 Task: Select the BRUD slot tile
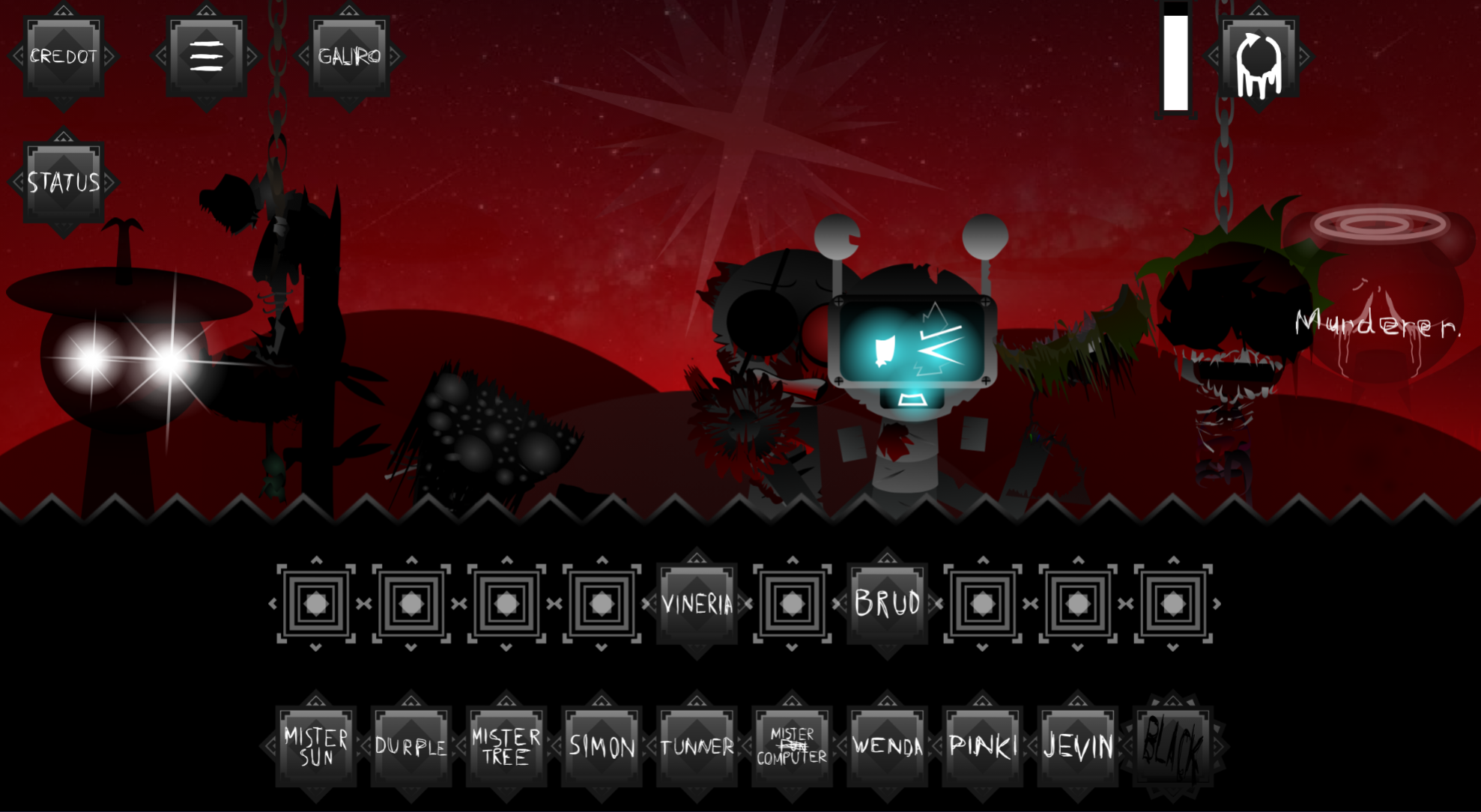click(x=887, y=604)
